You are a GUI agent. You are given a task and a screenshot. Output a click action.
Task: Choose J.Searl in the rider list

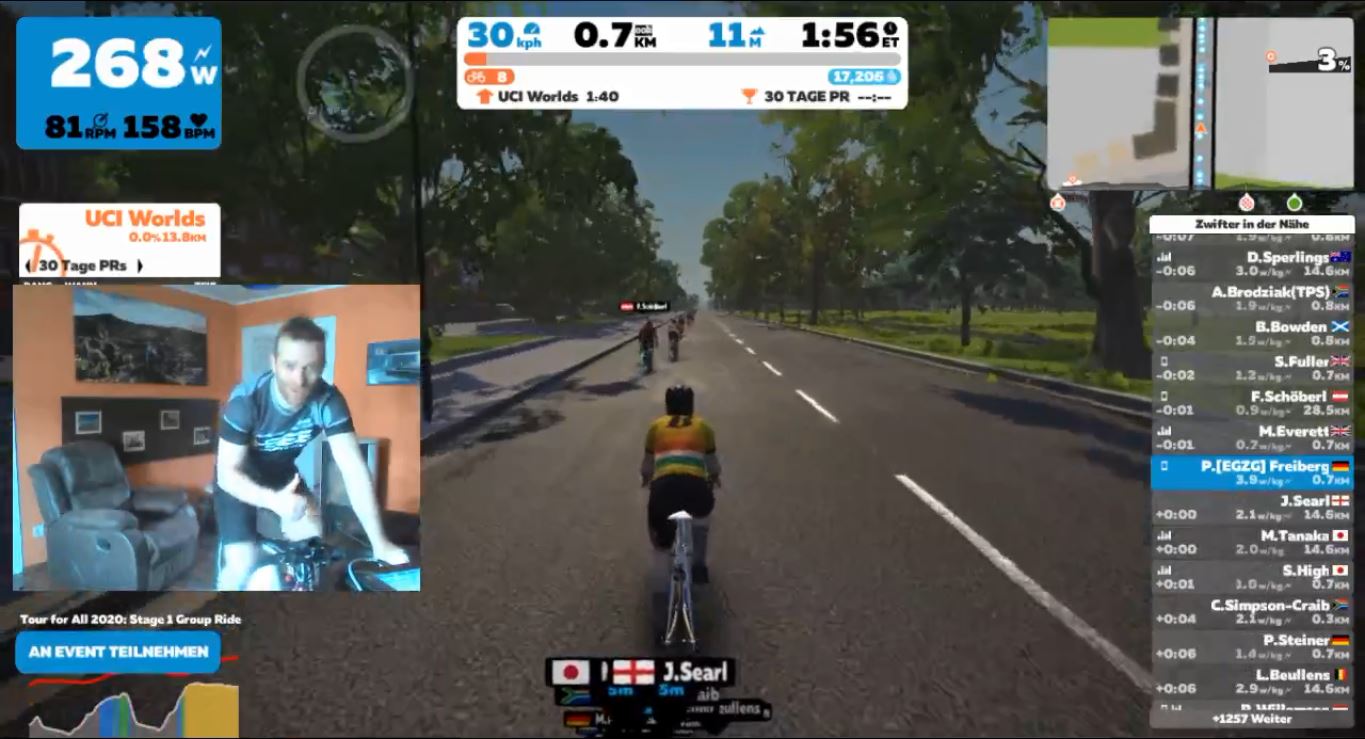(x=1252, y=507)
